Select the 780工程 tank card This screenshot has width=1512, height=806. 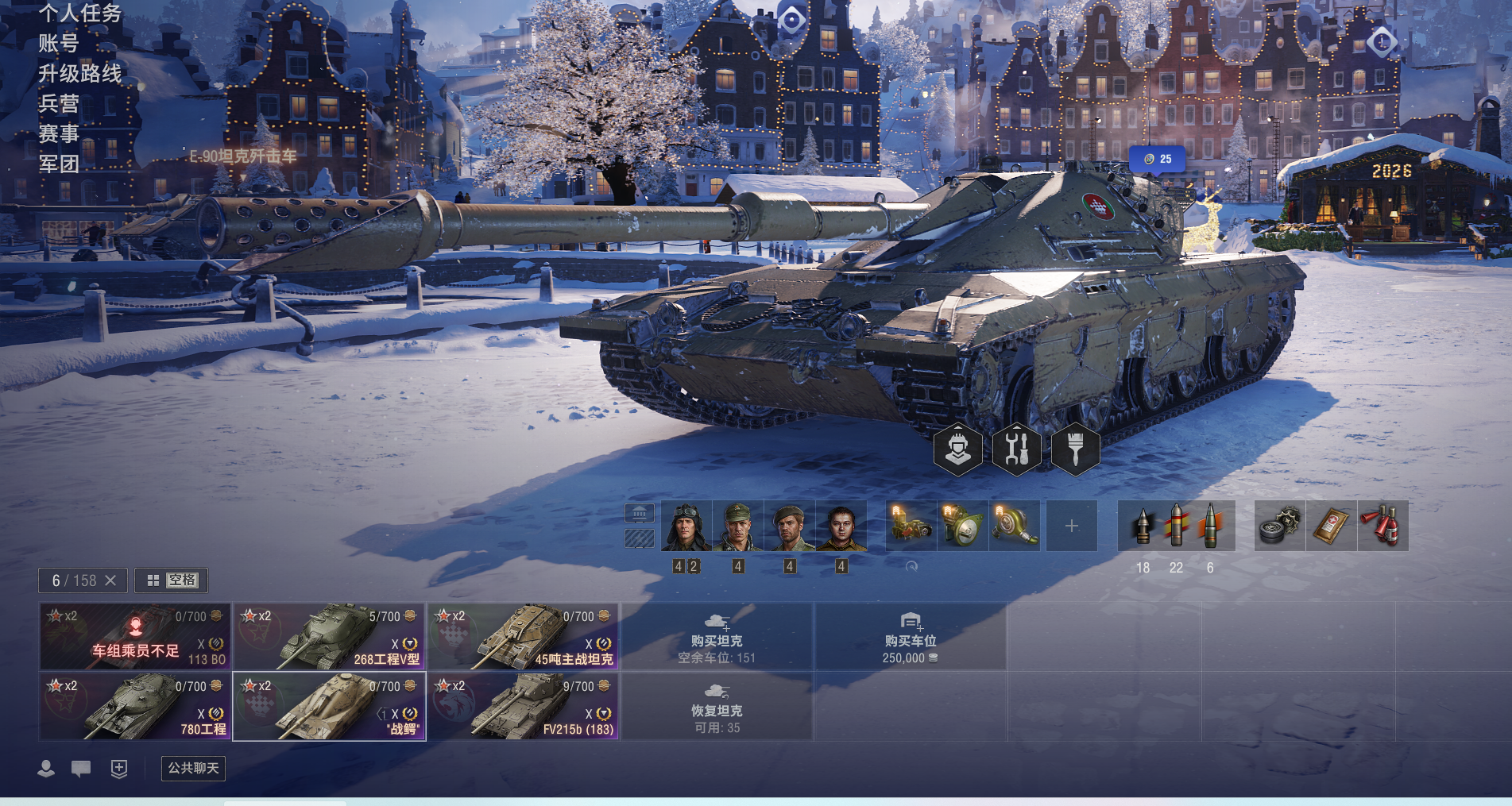tap(135, 707)
